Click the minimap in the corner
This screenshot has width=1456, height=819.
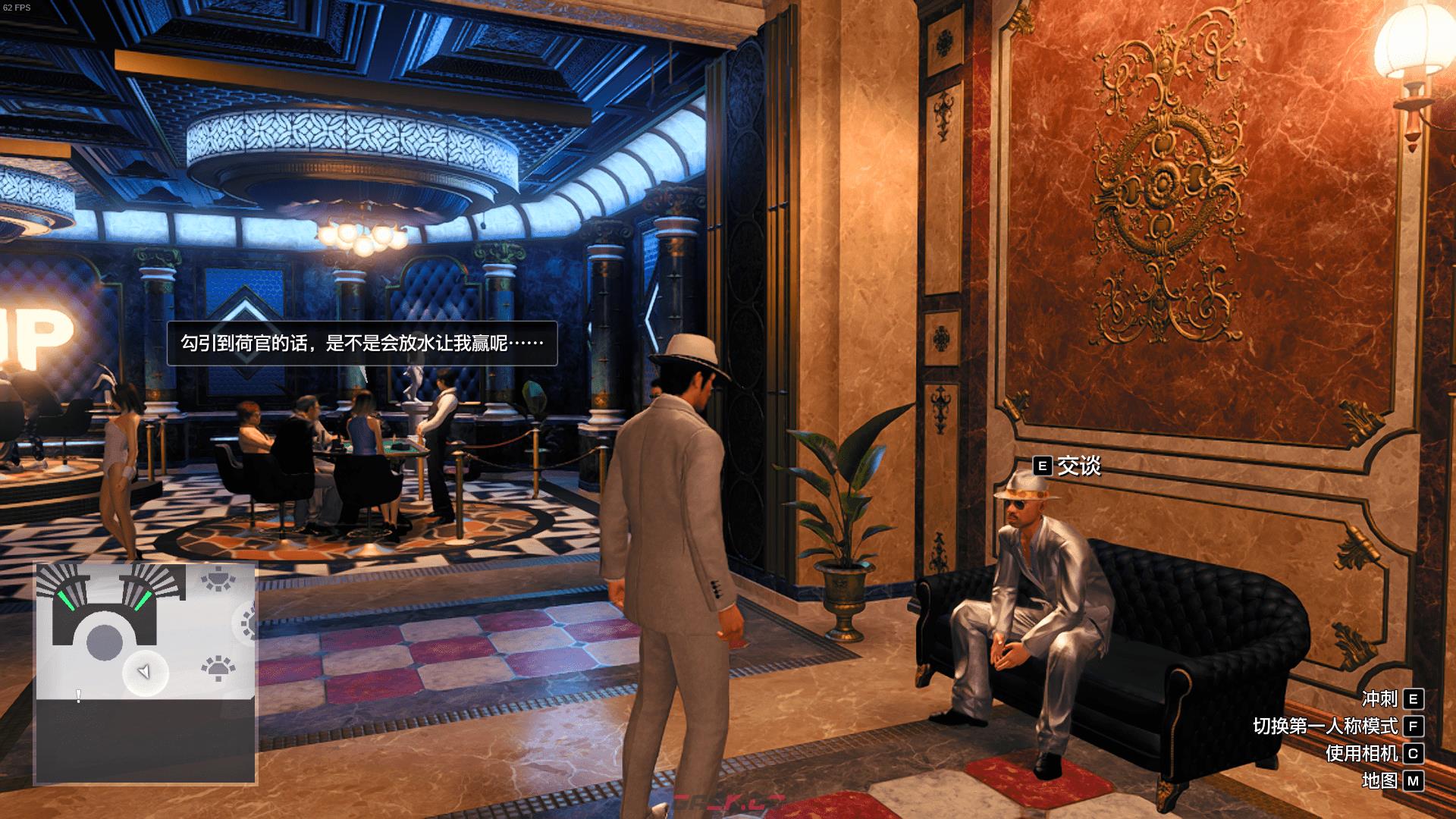click(145, 673)
